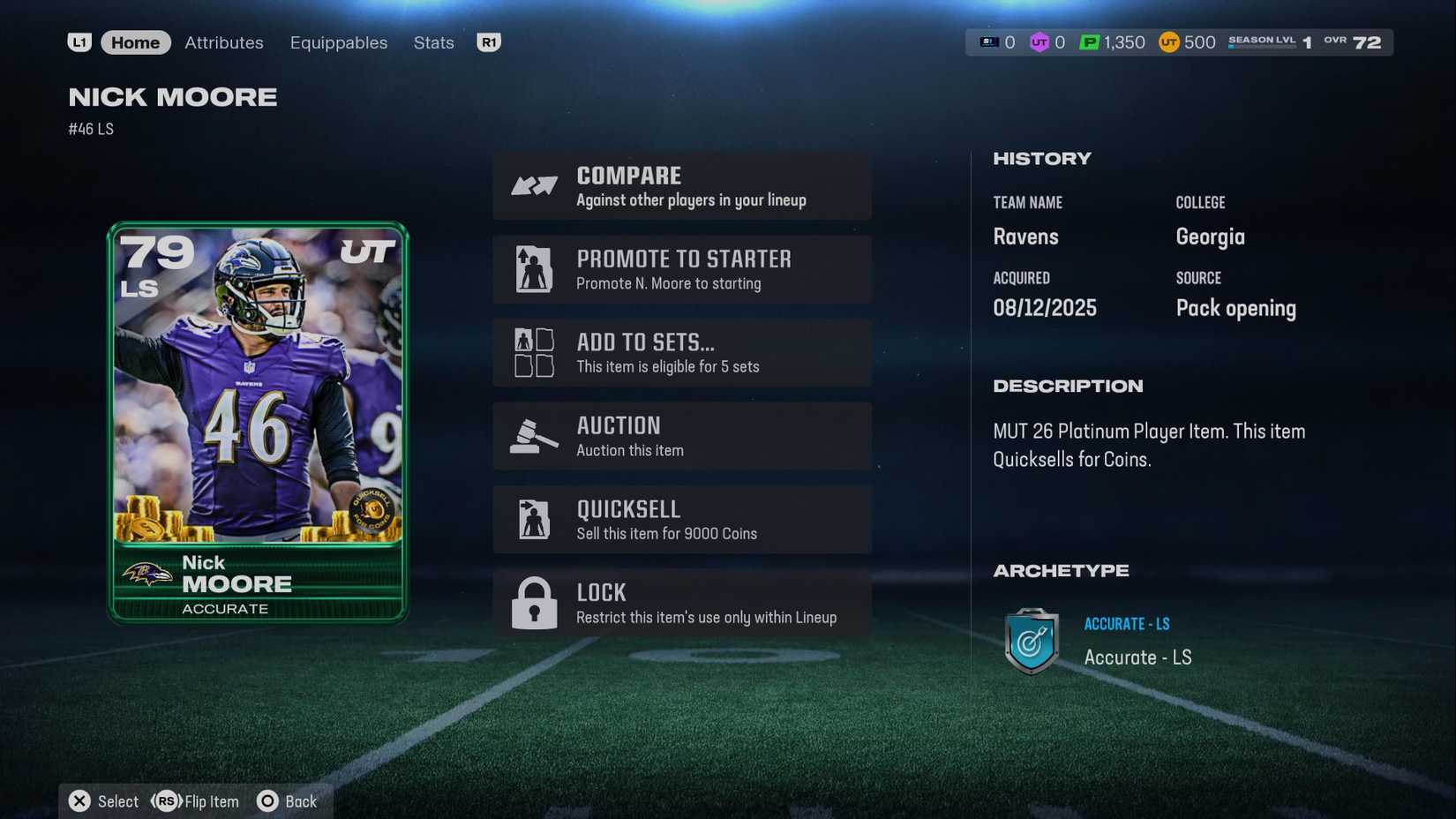Click the Promote to Starter icon
The height and width of the screenshot is (819, 1456).
532,269
